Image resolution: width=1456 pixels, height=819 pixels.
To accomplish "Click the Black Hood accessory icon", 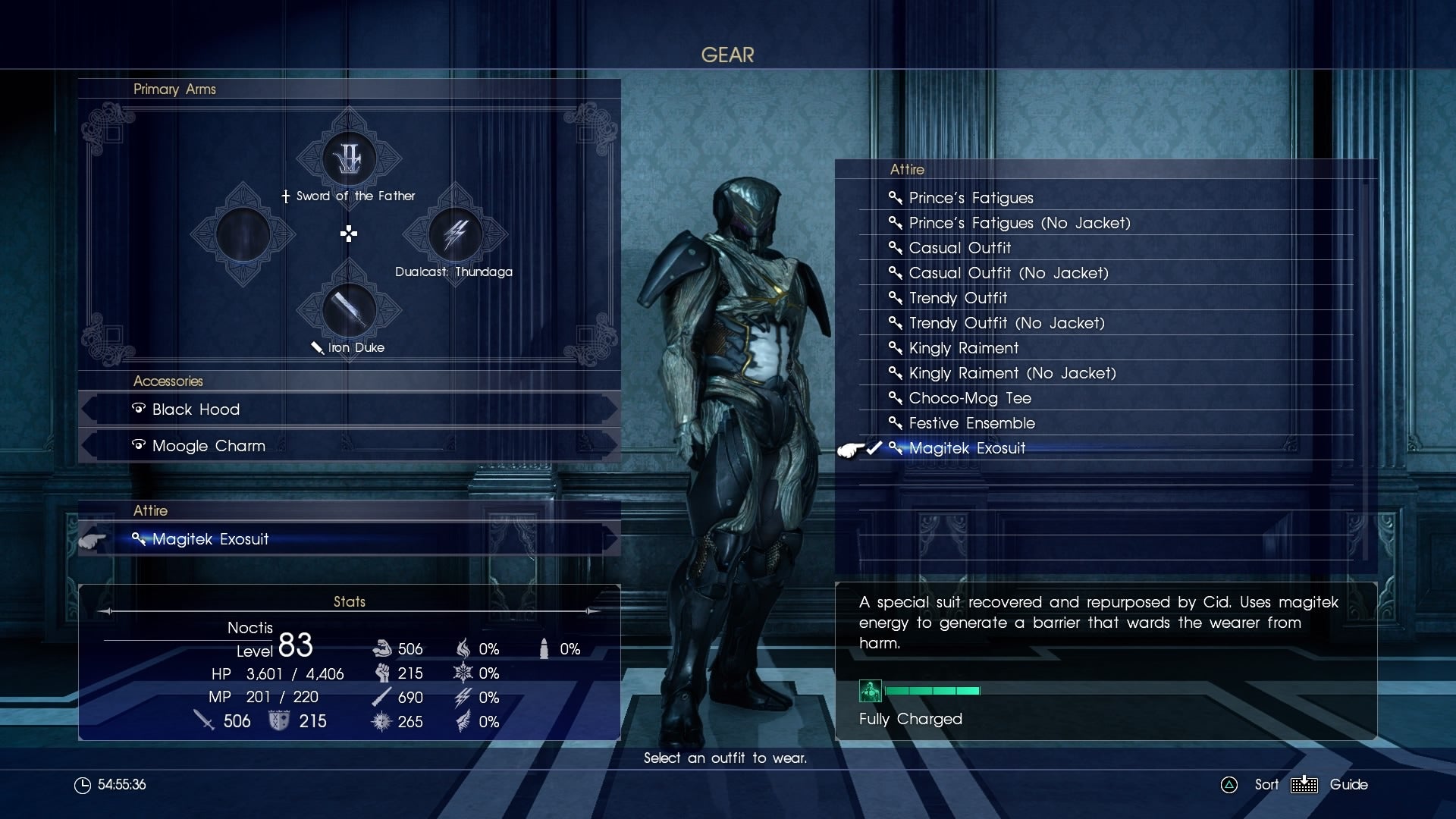I will [x=138, y=409].
